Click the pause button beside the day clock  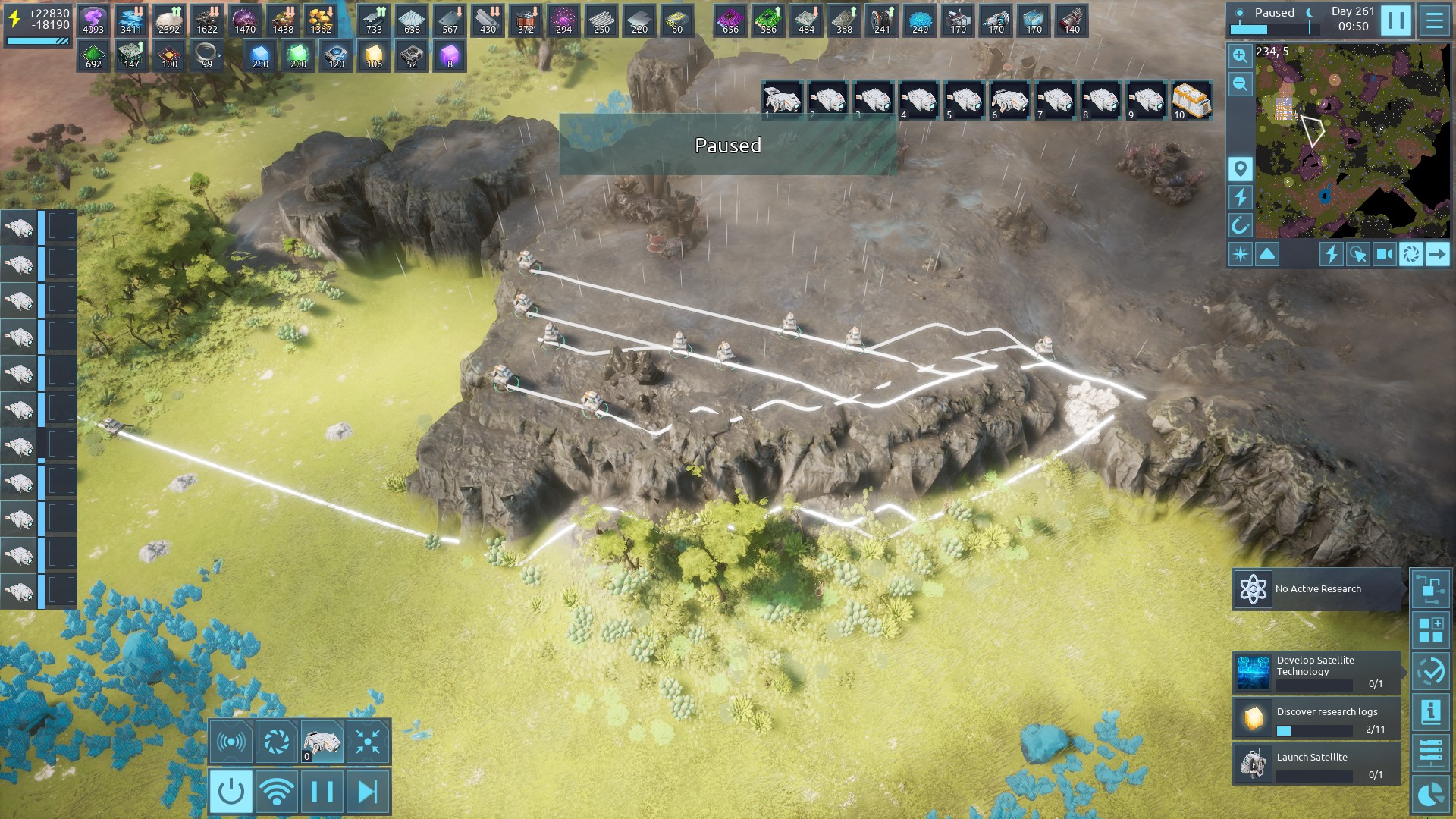(x=1395, y=20)
